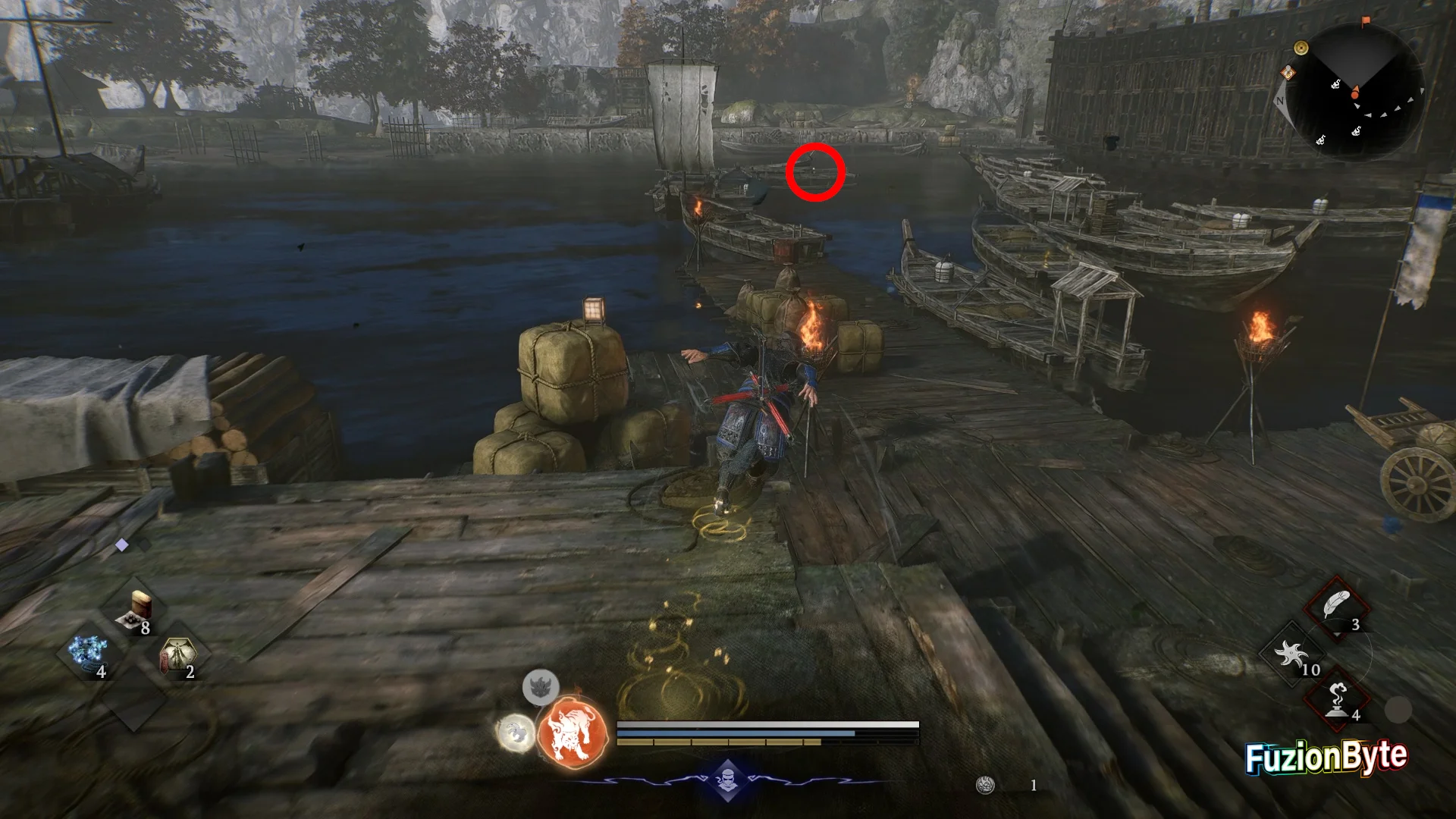Activate the orange tiger guardian spirit
The image size is (1456, 819).
[573, 733]
